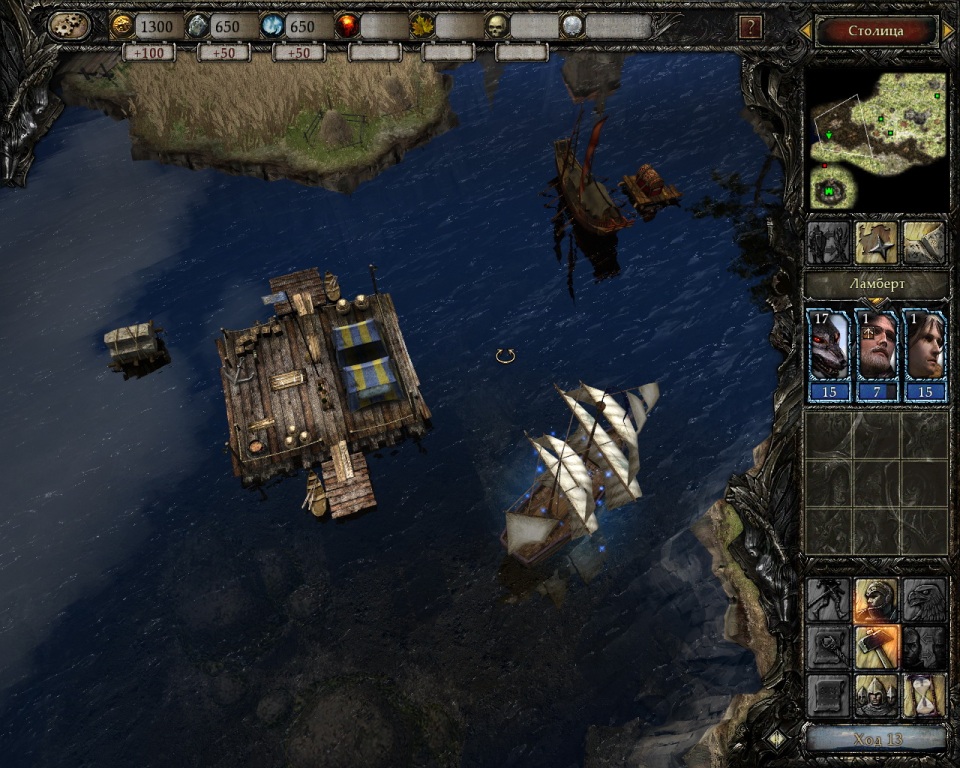Open the gears options menu
This screenshot has width=960, height=768.
click(x=70, y=26)
